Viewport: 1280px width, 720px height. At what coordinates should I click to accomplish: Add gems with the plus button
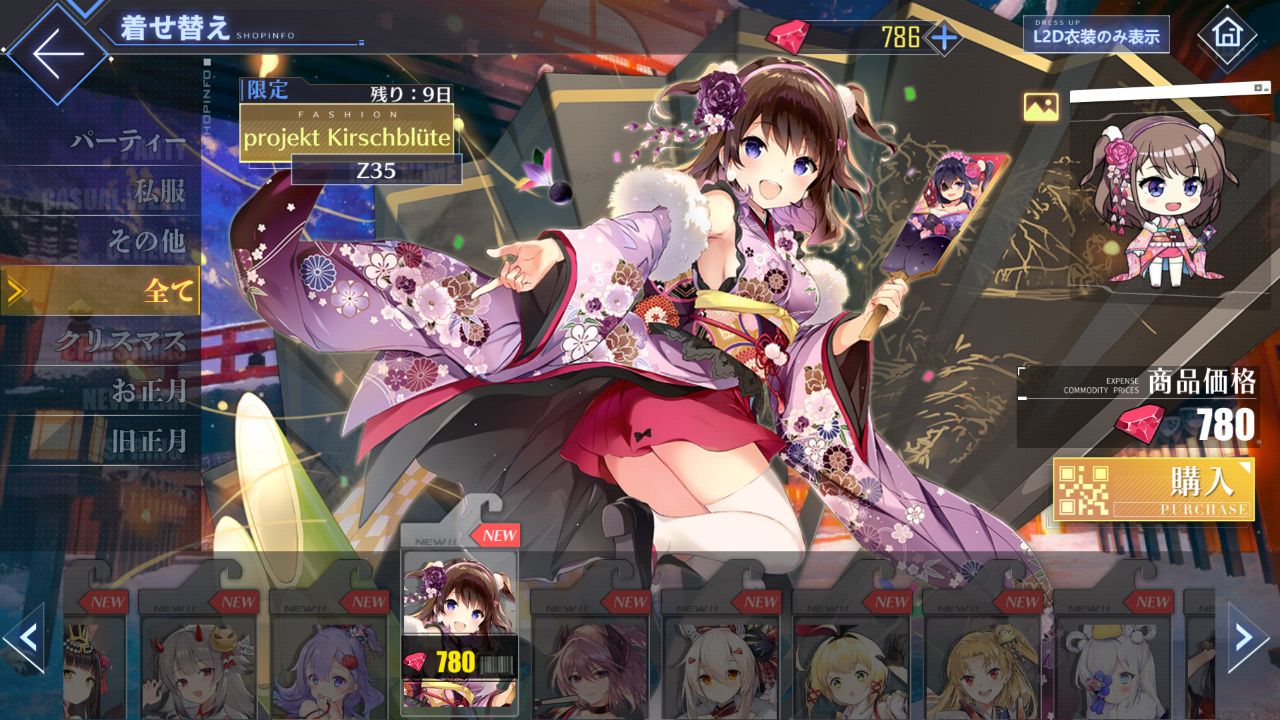tap(943, 38)
